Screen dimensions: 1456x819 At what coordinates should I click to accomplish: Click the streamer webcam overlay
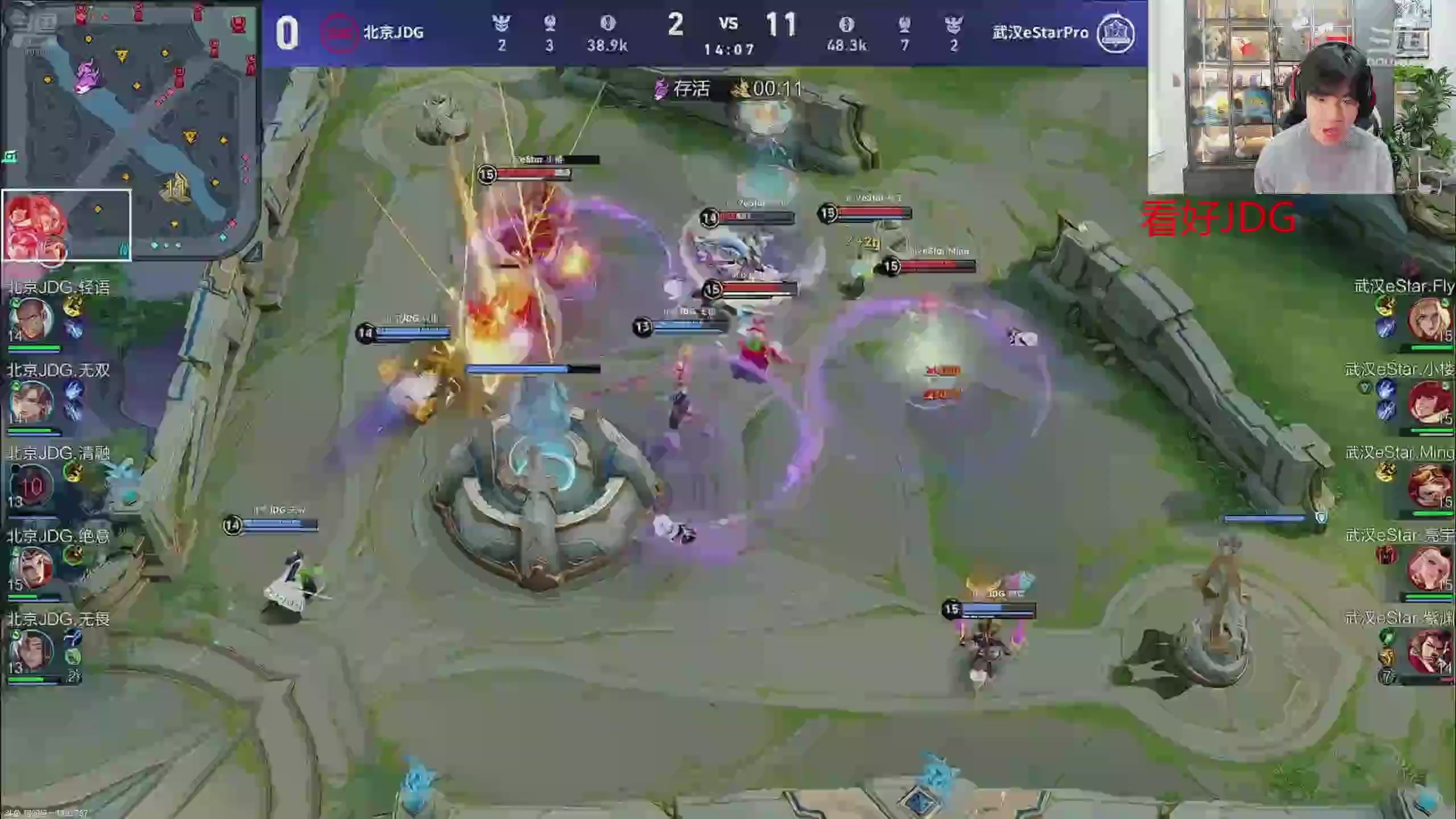(1301, 97)
